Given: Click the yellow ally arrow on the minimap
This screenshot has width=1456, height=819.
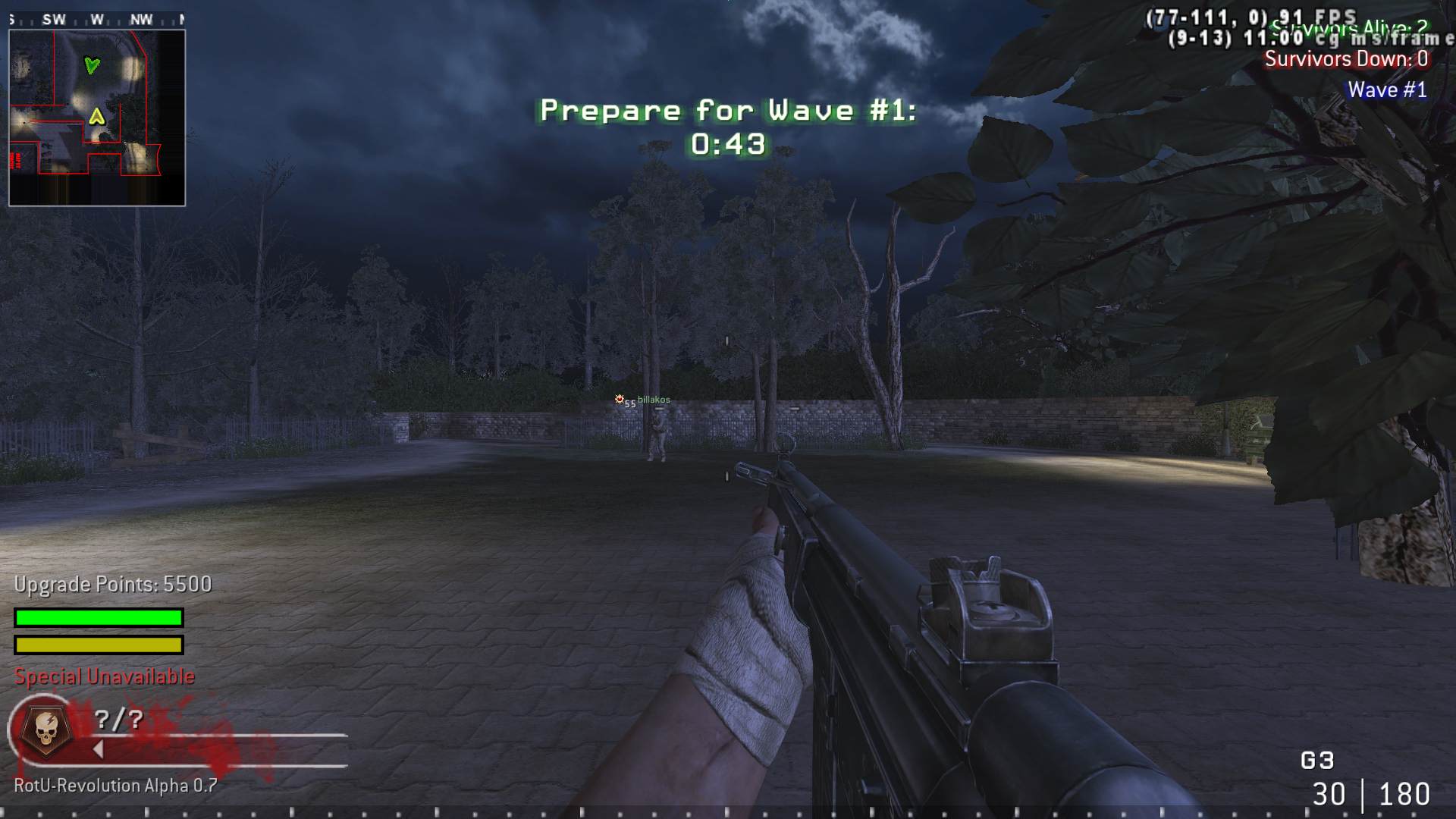Looking at the screenshot, I should point(96,118).
